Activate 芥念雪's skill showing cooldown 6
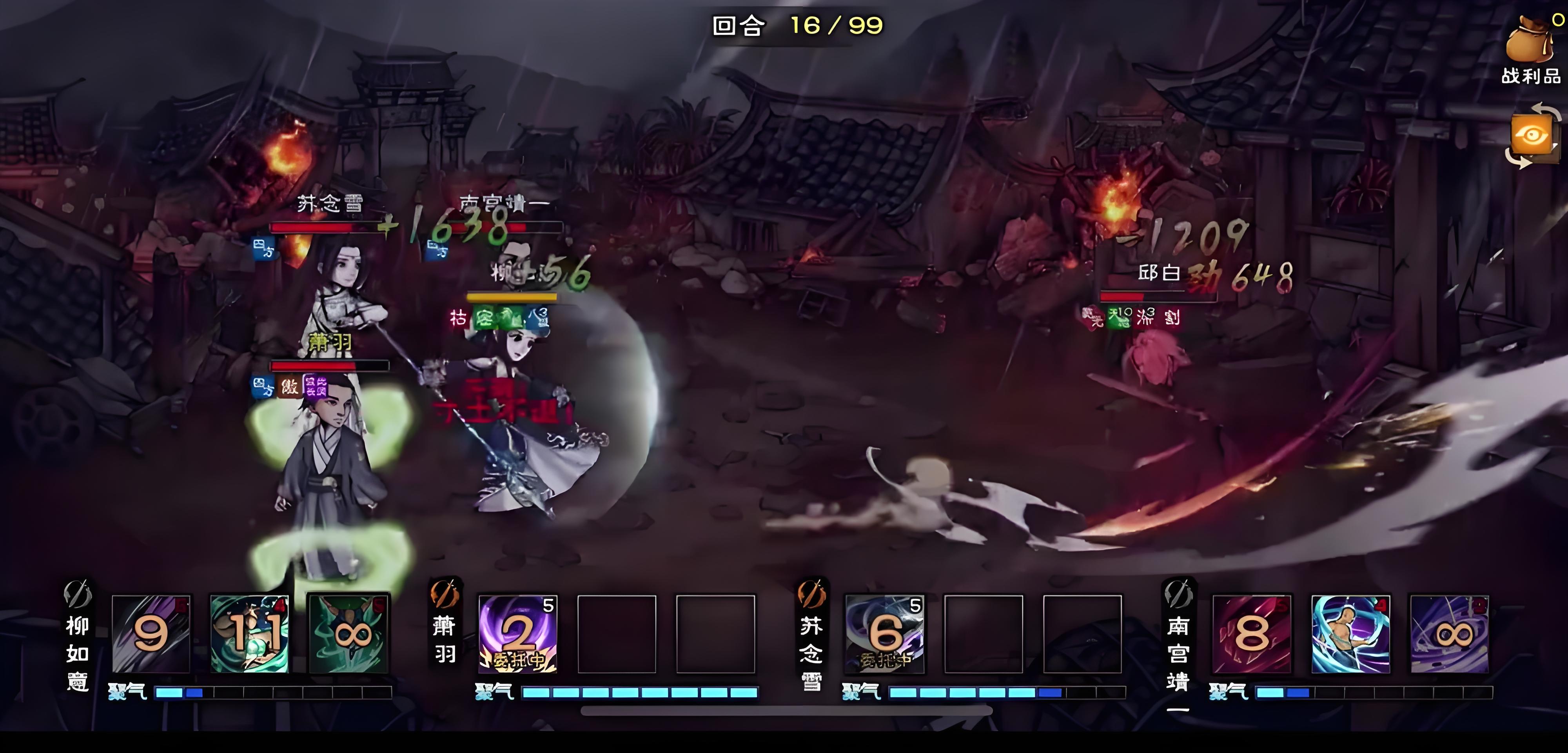The image size is (1568, 753). pos(884,634)
